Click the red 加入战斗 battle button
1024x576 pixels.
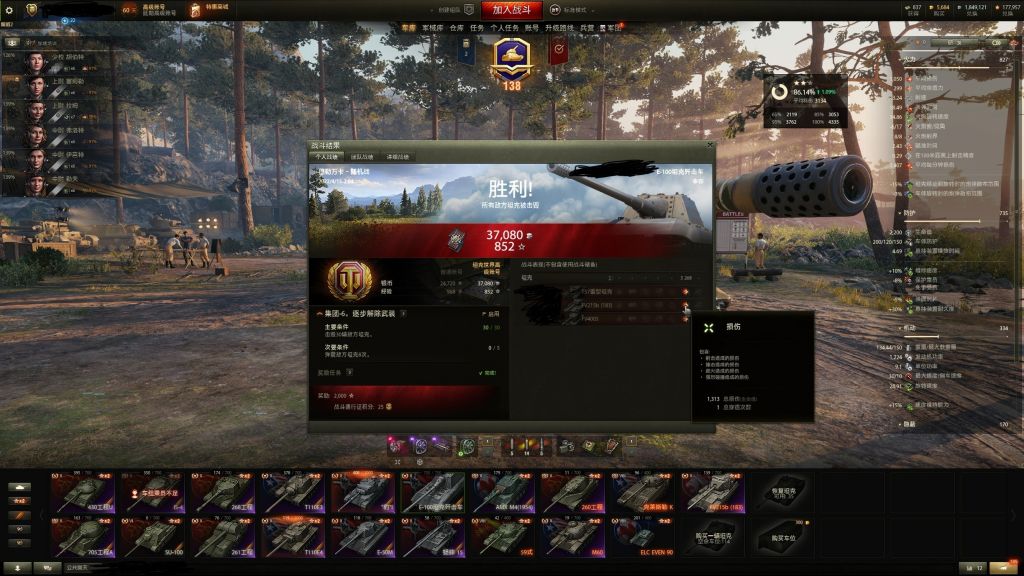point(511,9)
